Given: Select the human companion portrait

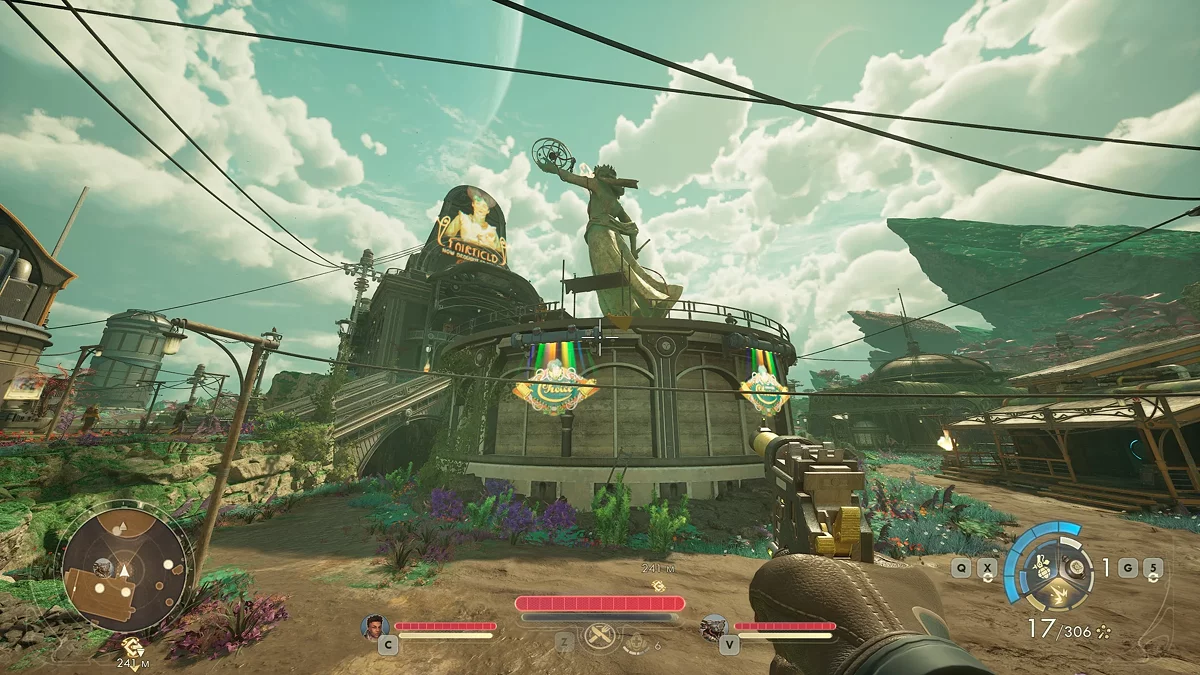Looking at the screenshot, I should point(375,627).
